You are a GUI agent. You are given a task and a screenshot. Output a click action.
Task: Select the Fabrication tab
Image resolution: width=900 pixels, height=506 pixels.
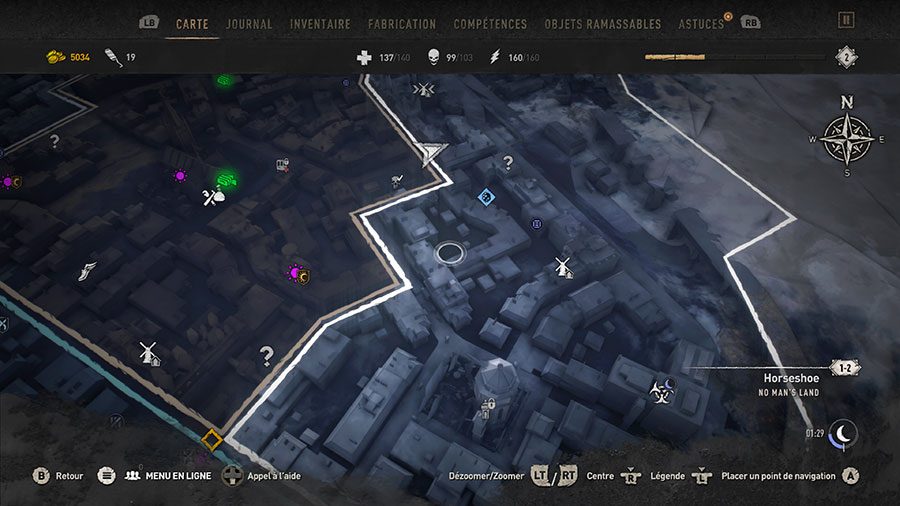402,23
